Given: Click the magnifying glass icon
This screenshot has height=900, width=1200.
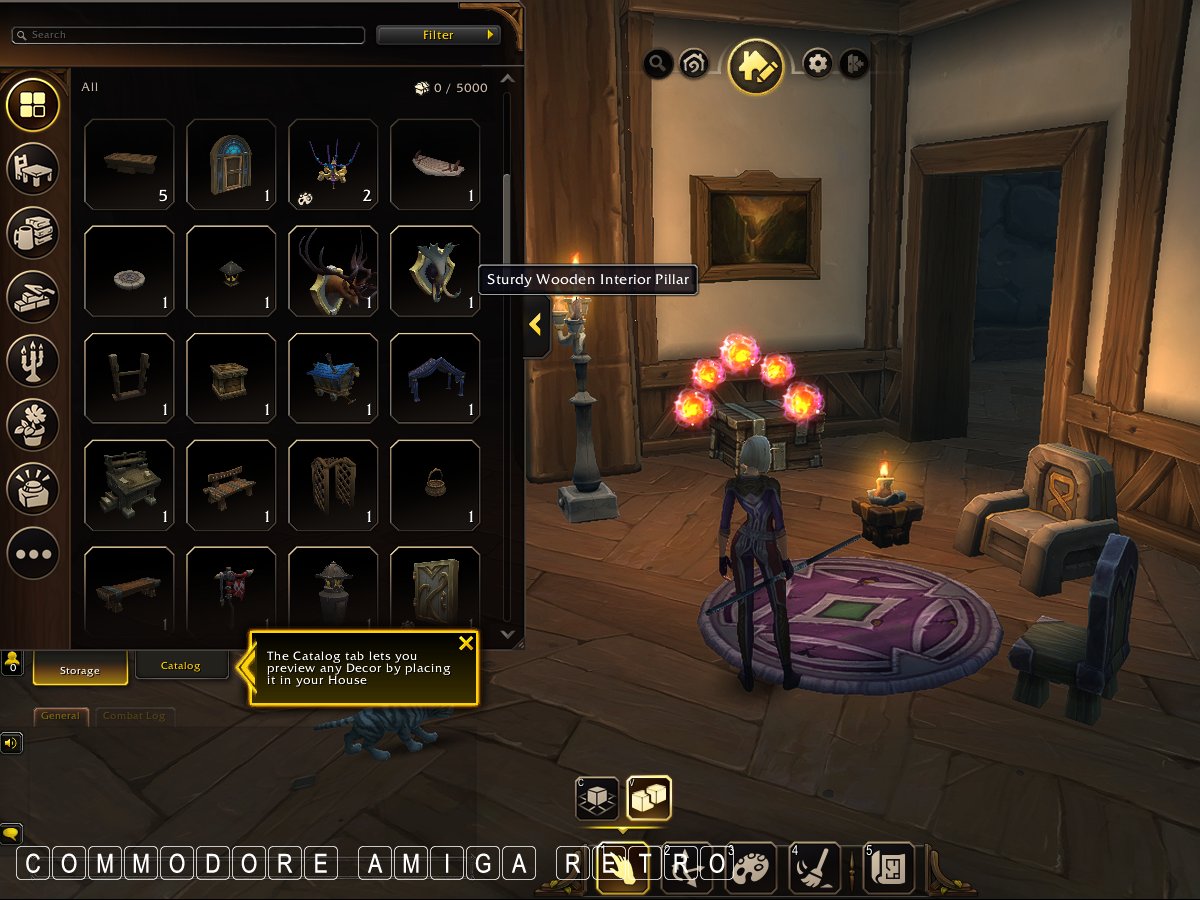Looking at the screenshot, I should tap(658, 65).
